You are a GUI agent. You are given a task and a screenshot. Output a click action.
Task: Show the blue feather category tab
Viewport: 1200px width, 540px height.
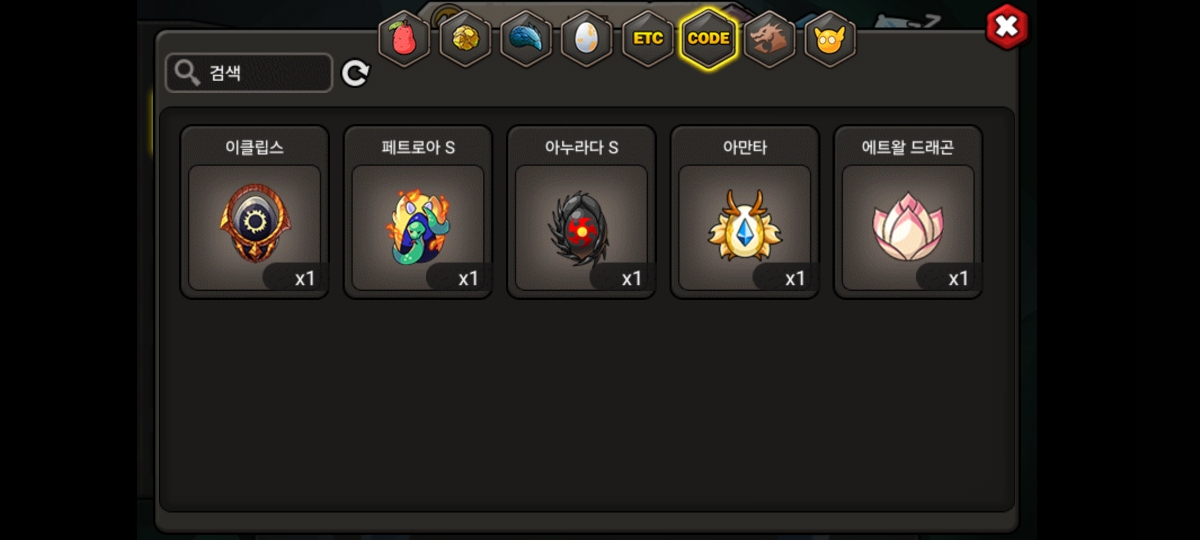pyautogui.click(x=526, y=39)
